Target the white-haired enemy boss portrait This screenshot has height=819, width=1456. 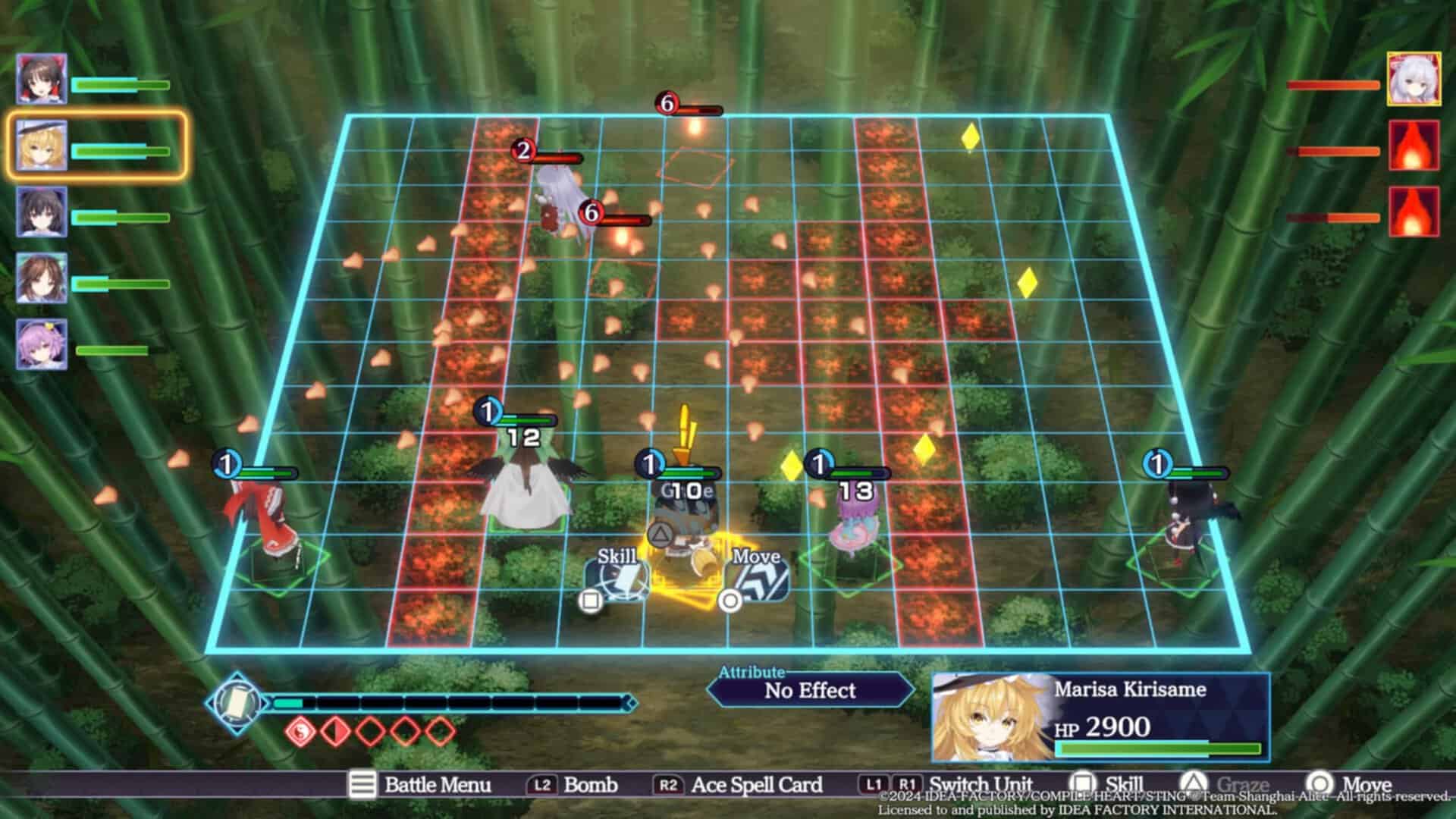(x=1414, y=79)
